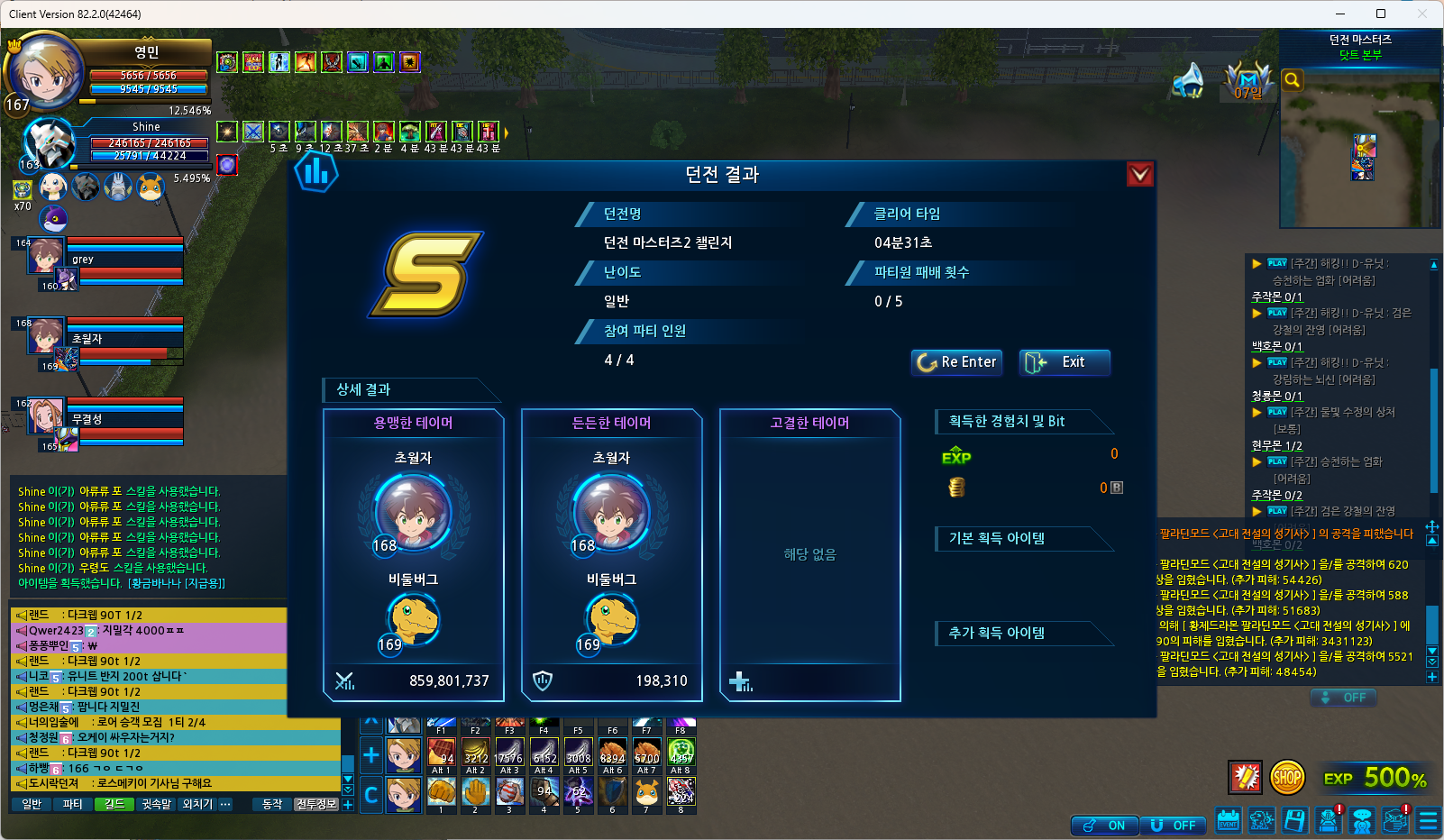Open the megaphone announcement icon
1444x840 pixels.
coord(1189,81)
